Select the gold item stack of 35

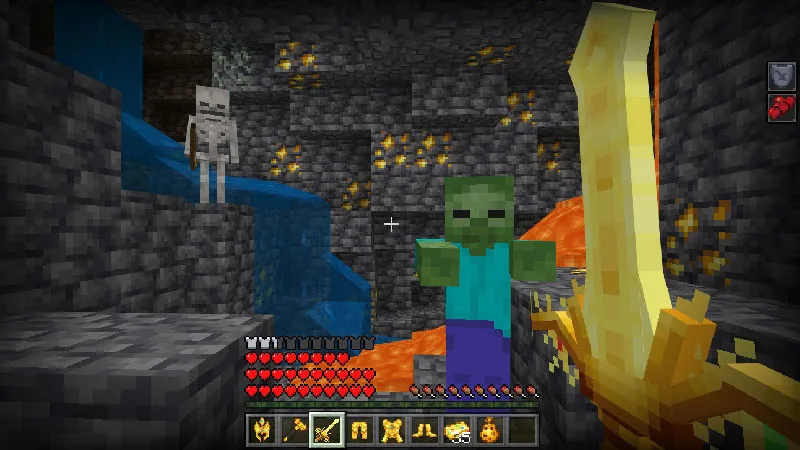point(457,430)
